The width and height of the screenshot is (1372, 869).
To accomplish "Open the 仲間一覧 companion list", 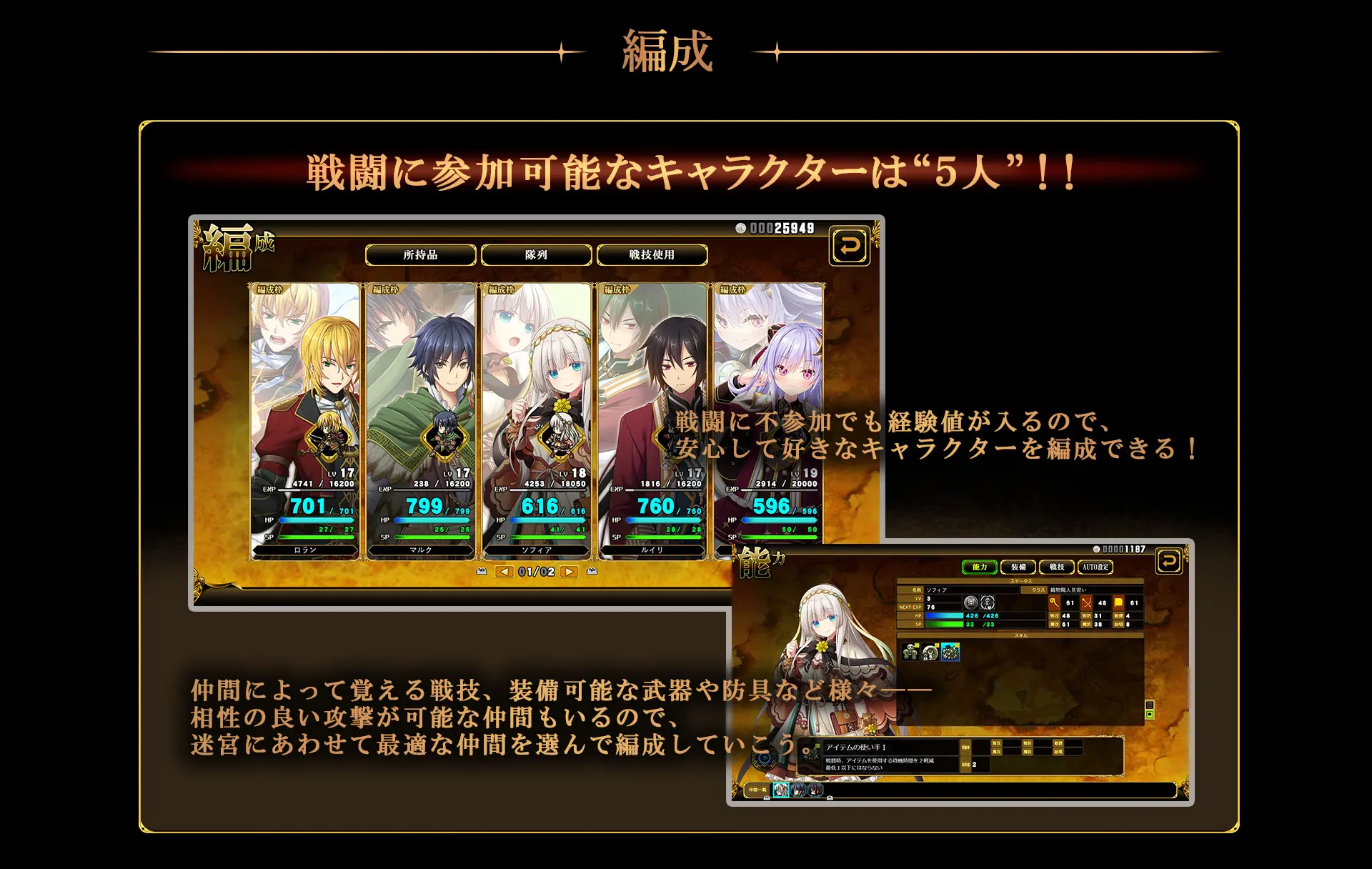I will click(757, 790).
